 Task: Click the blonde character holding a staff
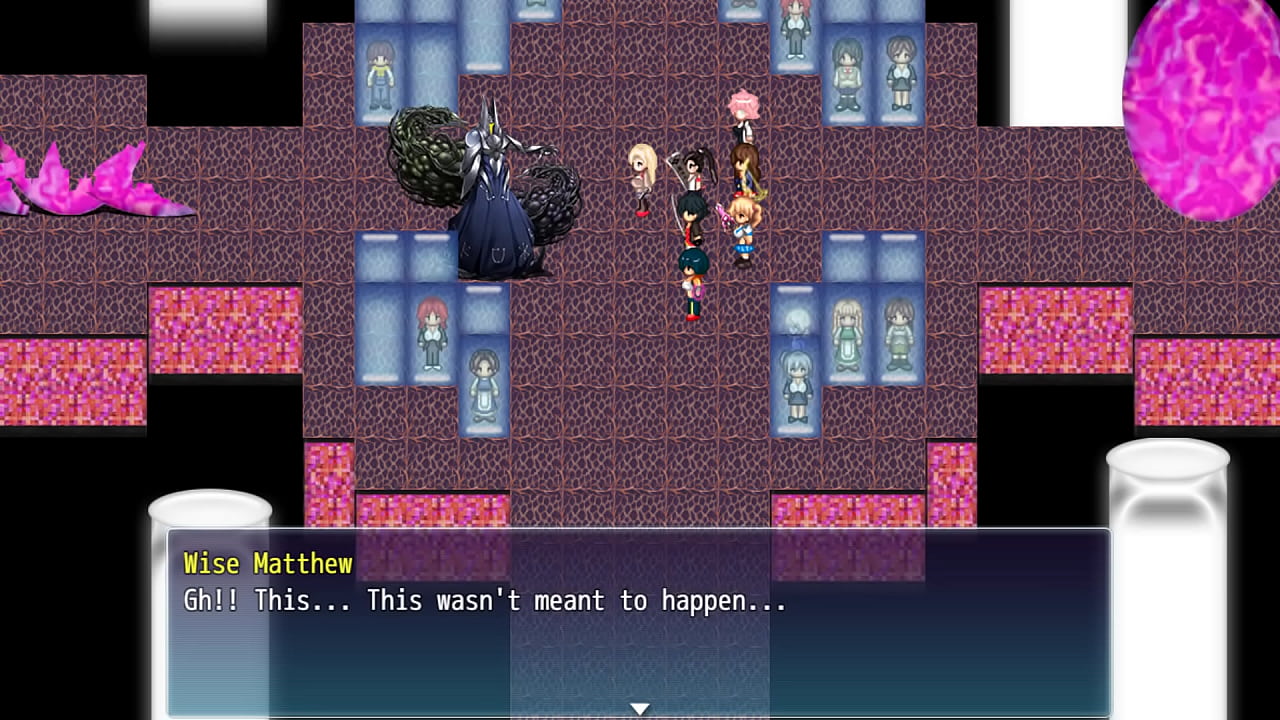click(x=643, y=175)
